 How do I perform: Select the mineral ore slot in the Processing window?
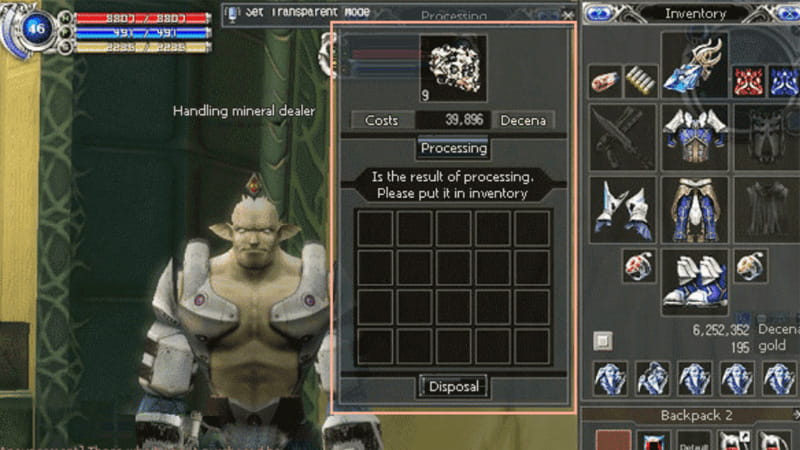453,68
